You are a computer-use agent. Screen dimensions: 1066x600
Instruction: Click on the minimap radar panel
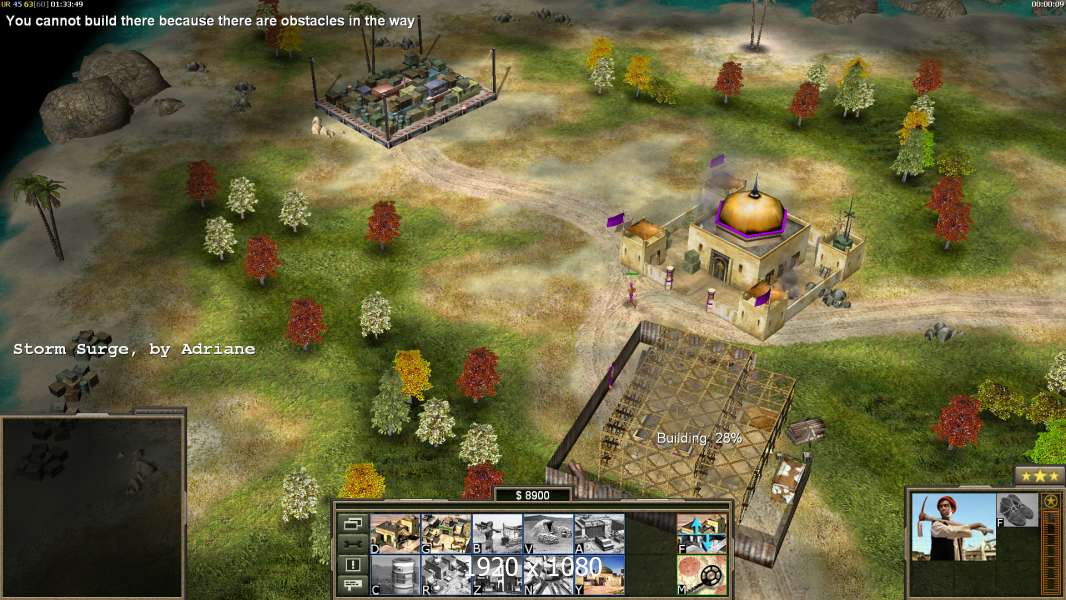pyautogui.click(x=93, y=507)
